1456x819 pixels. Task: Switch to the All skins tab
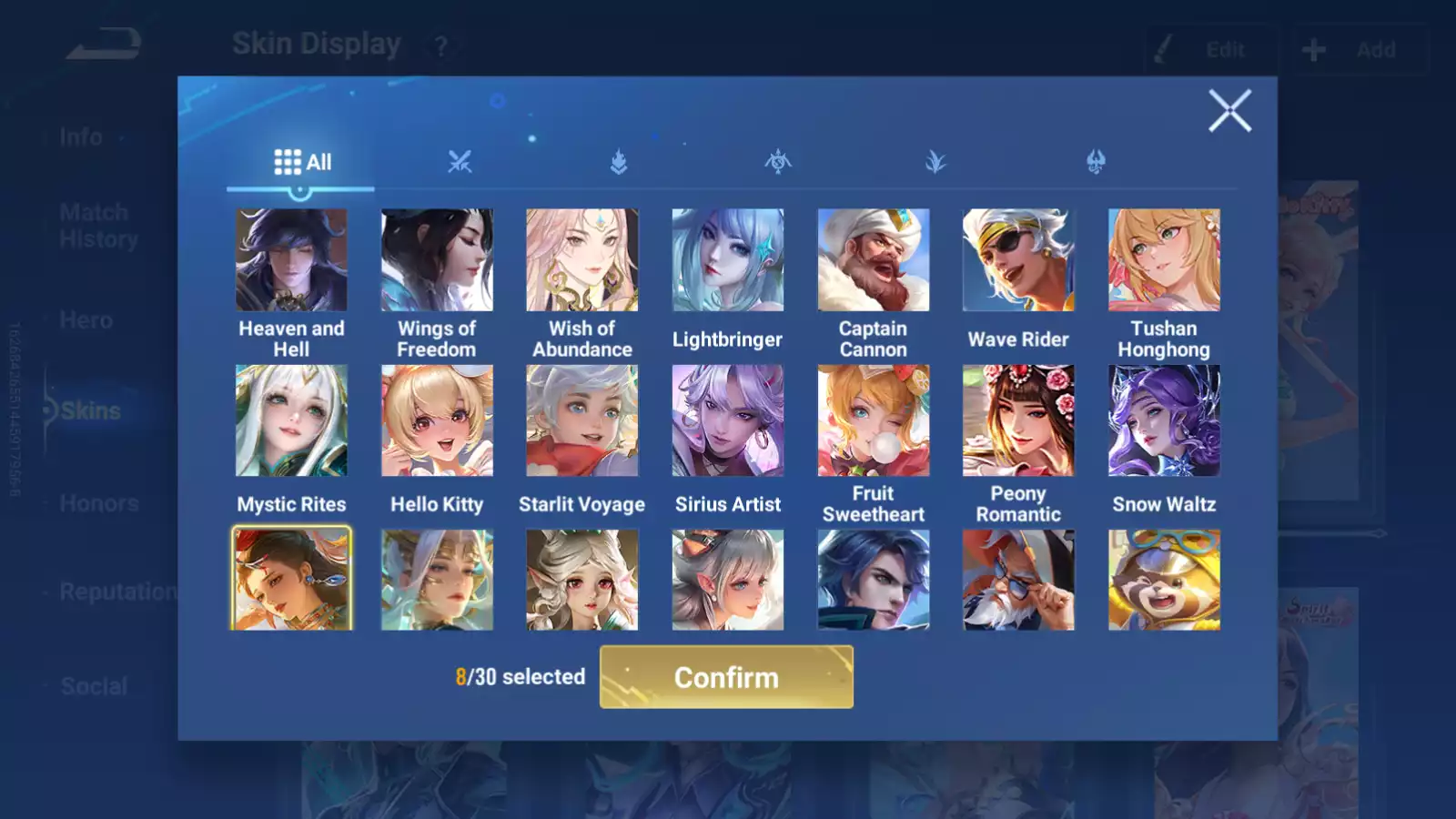coord(302,162)
